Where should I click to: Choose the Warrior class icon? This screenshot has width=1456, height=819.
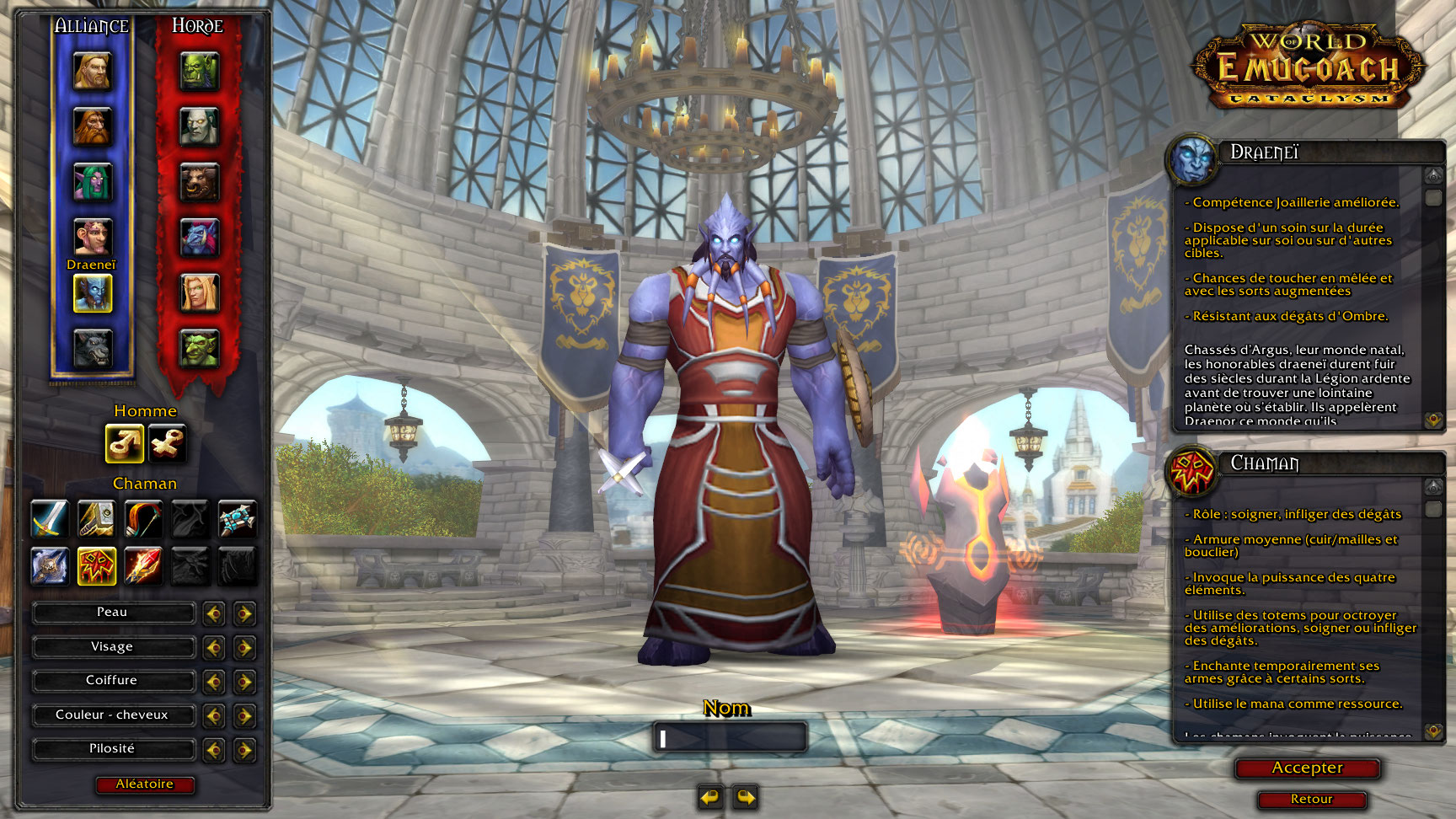[49, 518]
